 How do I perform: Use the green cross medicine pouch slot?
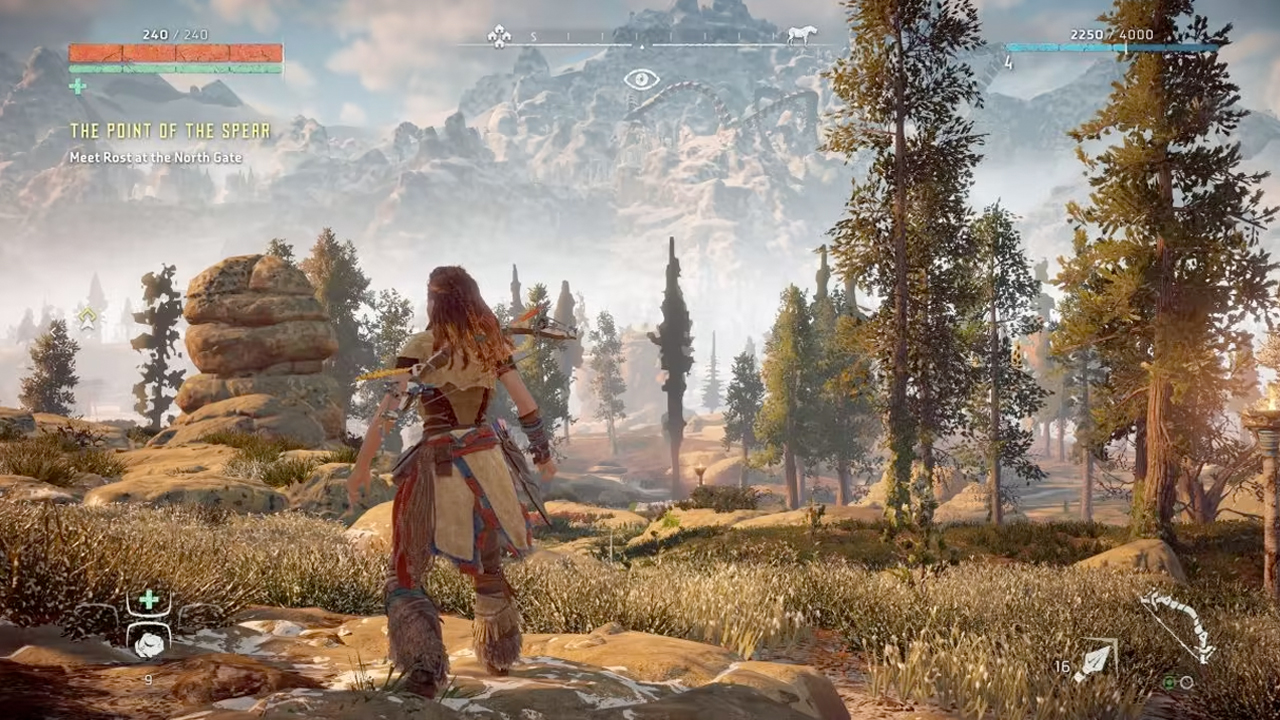148,600
